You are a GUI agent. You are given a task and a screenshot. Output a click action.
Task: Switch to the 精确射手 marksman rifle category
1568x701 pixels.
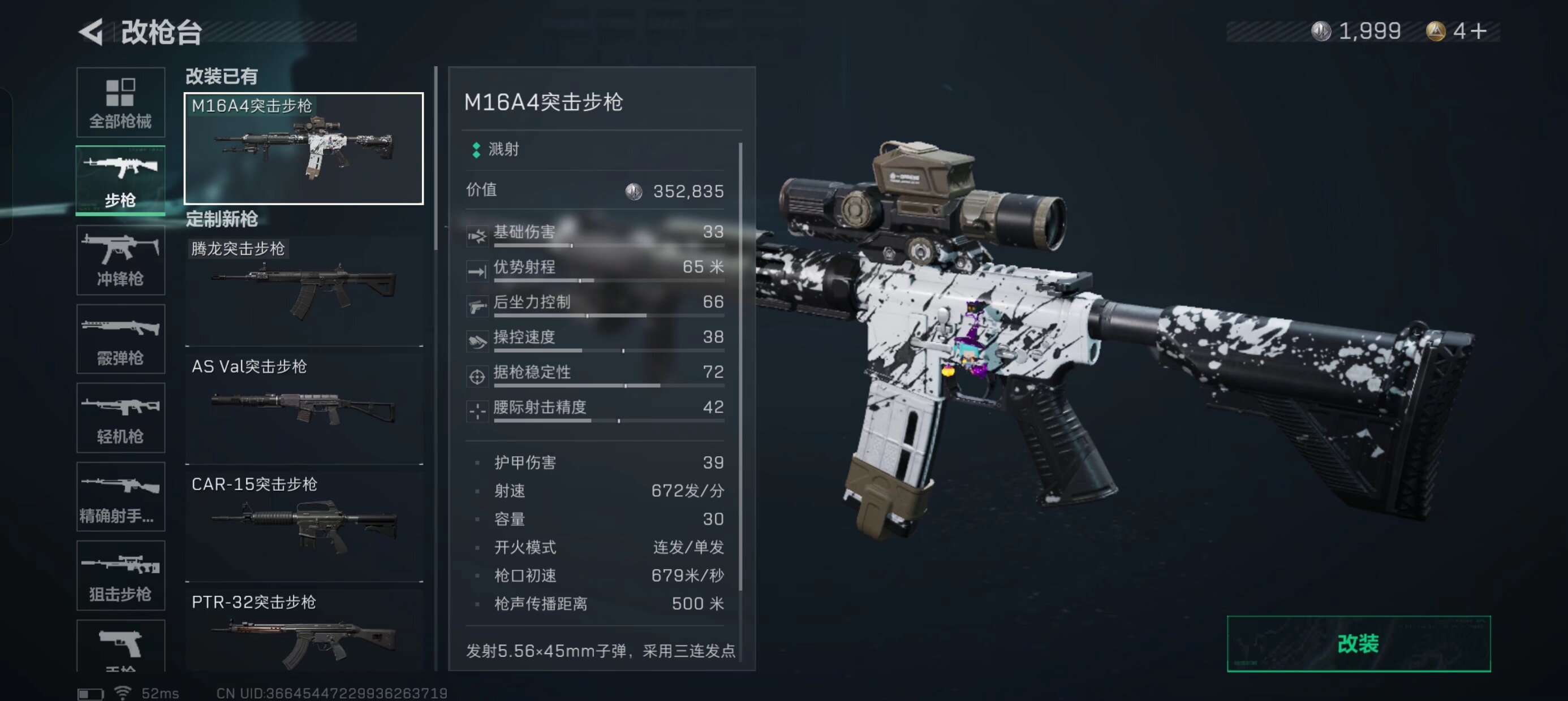tap(120, 496)
